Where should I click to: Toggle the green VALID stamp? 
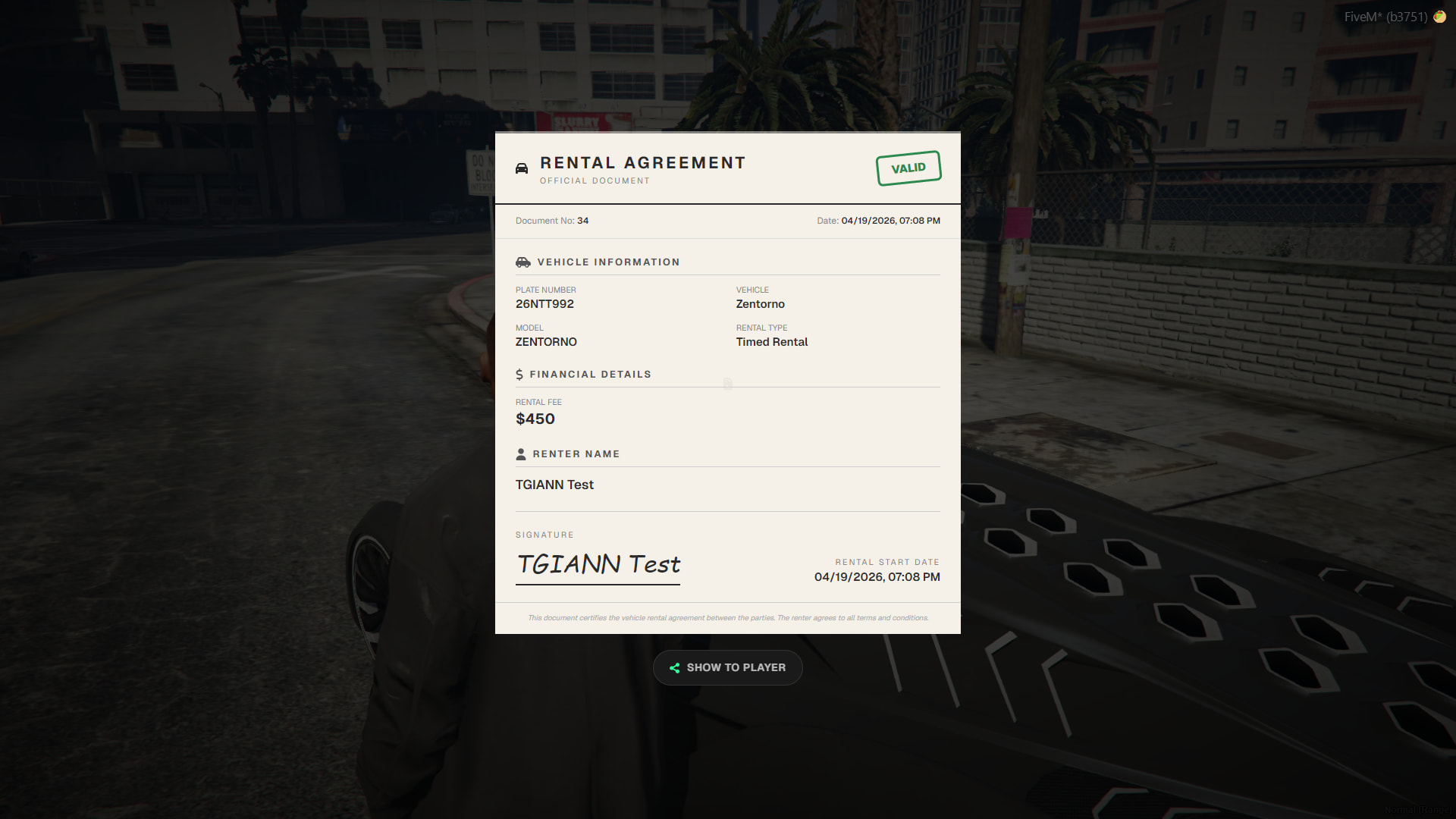pyautogui.click(x=908, y=168)
